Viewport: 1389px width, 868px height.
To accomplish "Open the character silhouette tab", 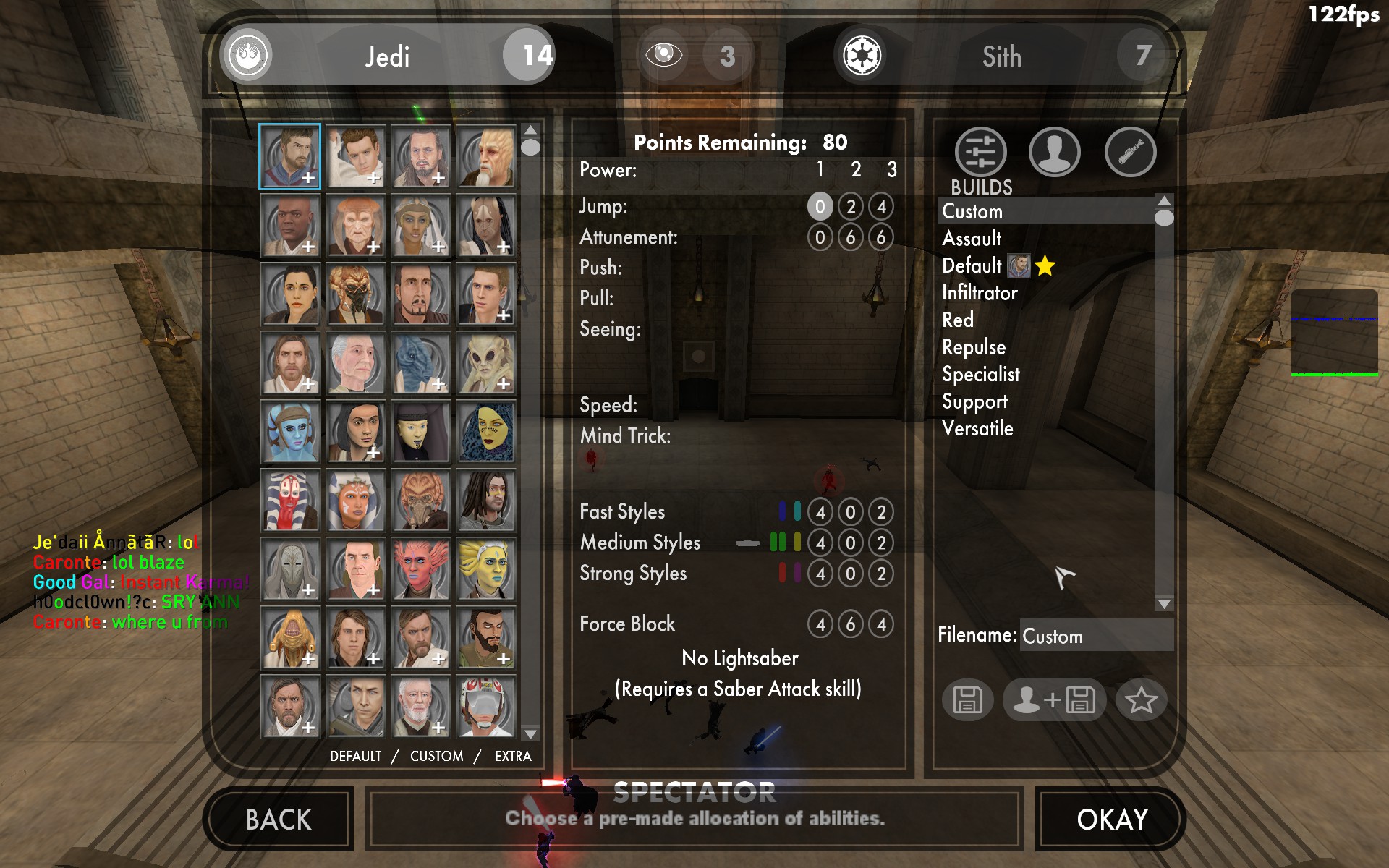I will pos(1054,152).
